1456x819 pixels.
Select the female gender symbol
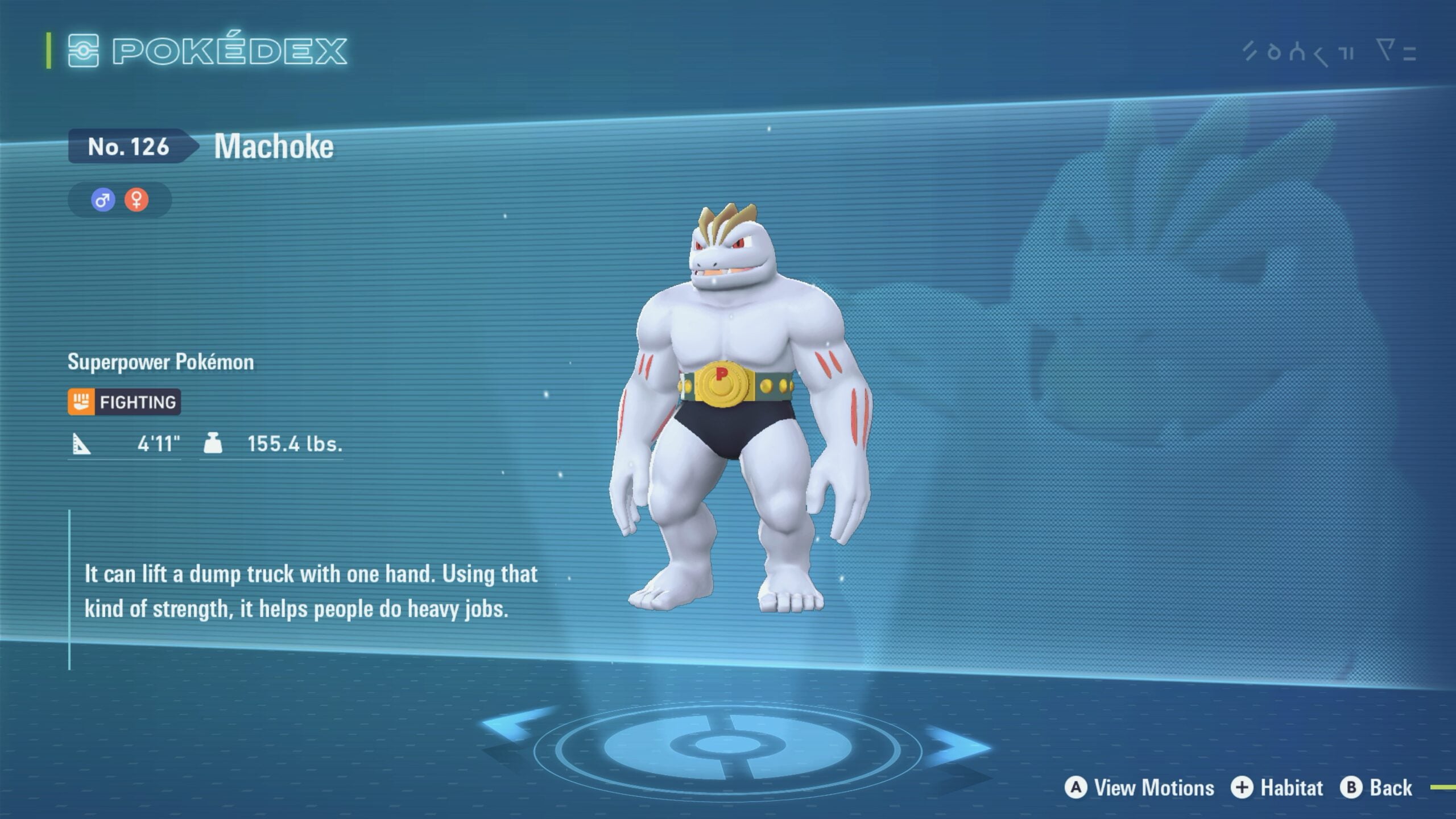point(136,200)
